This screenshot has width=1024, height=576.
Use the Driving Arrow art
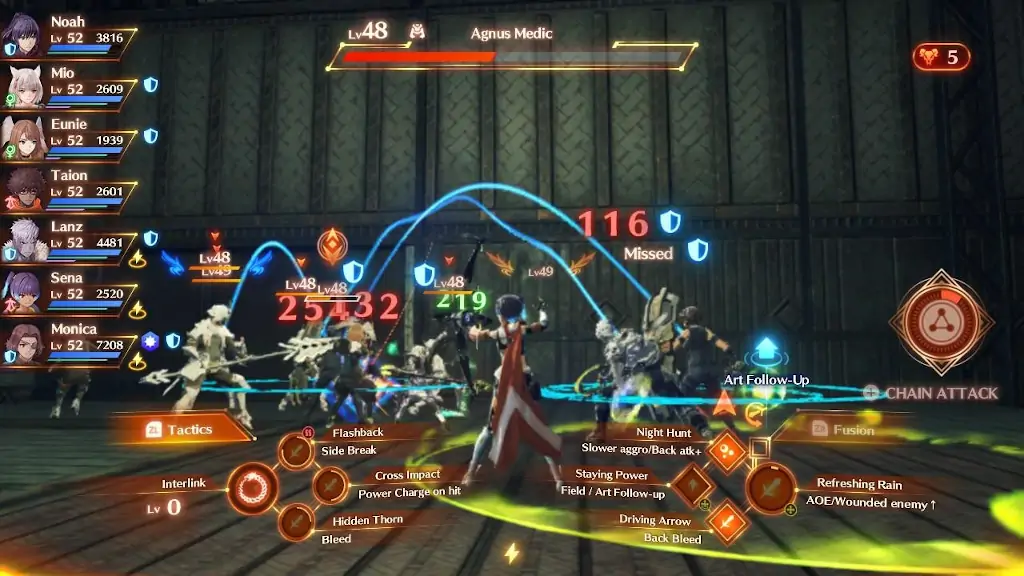click(x=727, y=521)
